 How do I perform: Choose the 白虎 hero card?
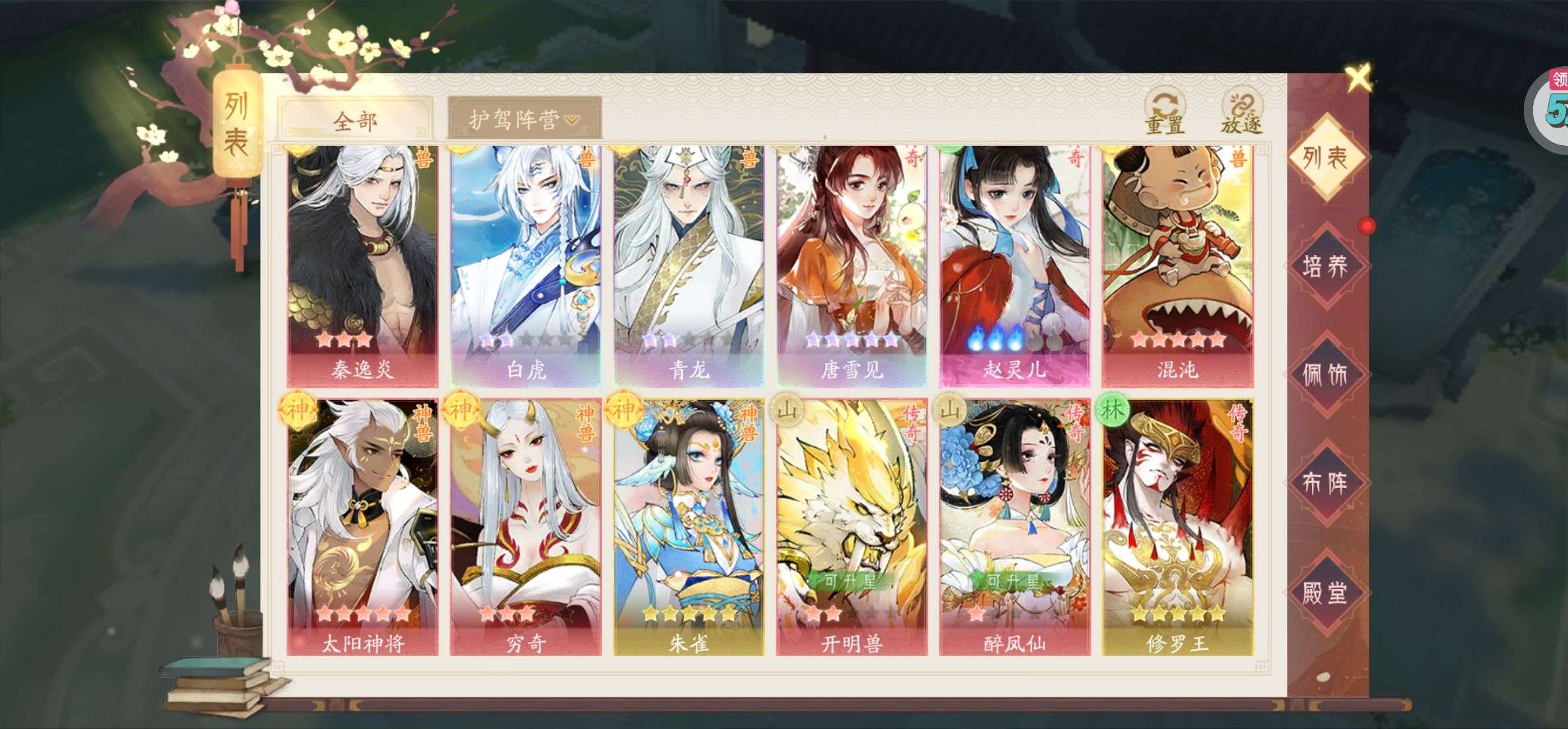525,264
